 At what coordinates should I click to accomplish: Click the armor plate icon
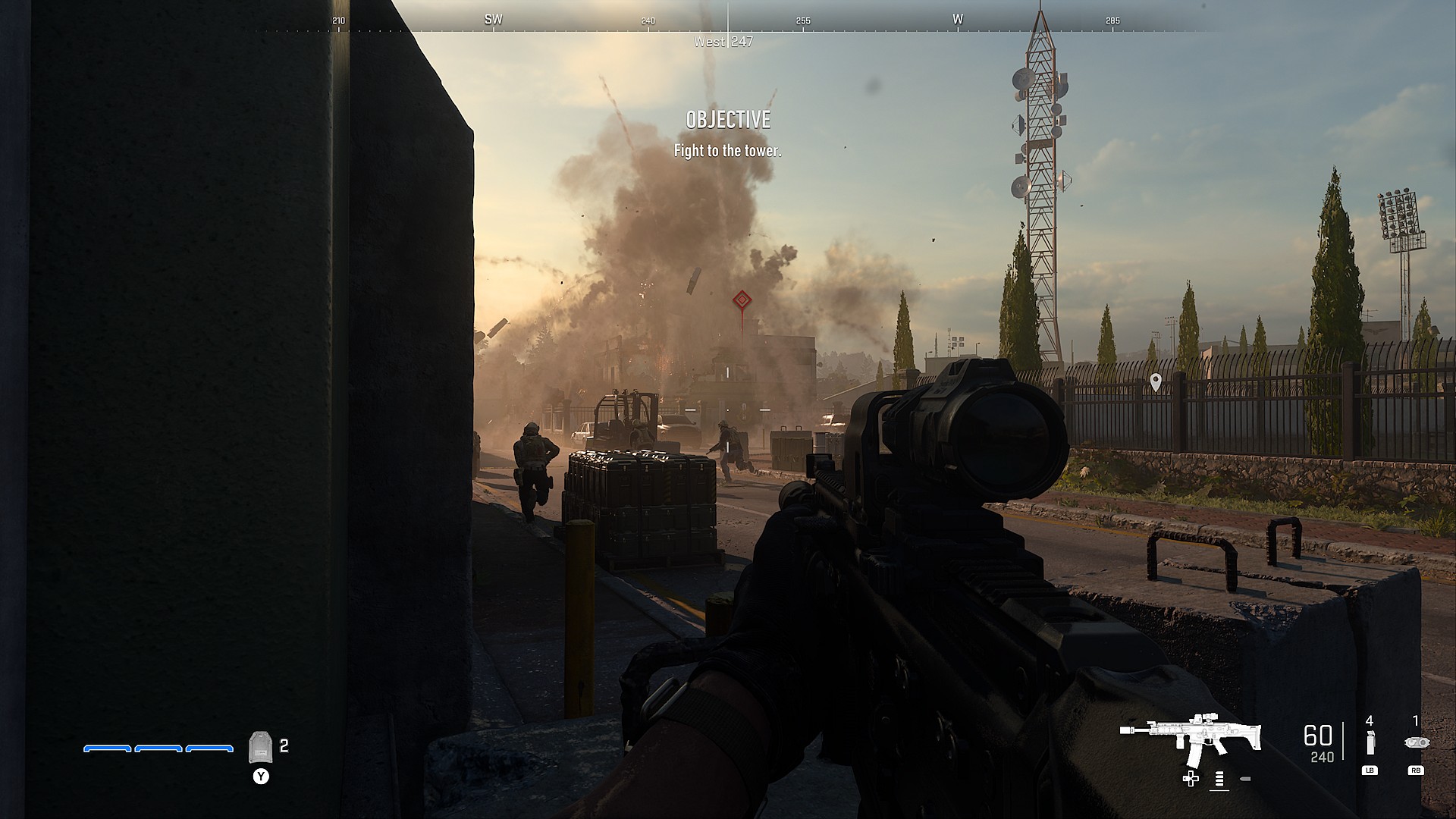pyautogui.click(x=260, y=748)
